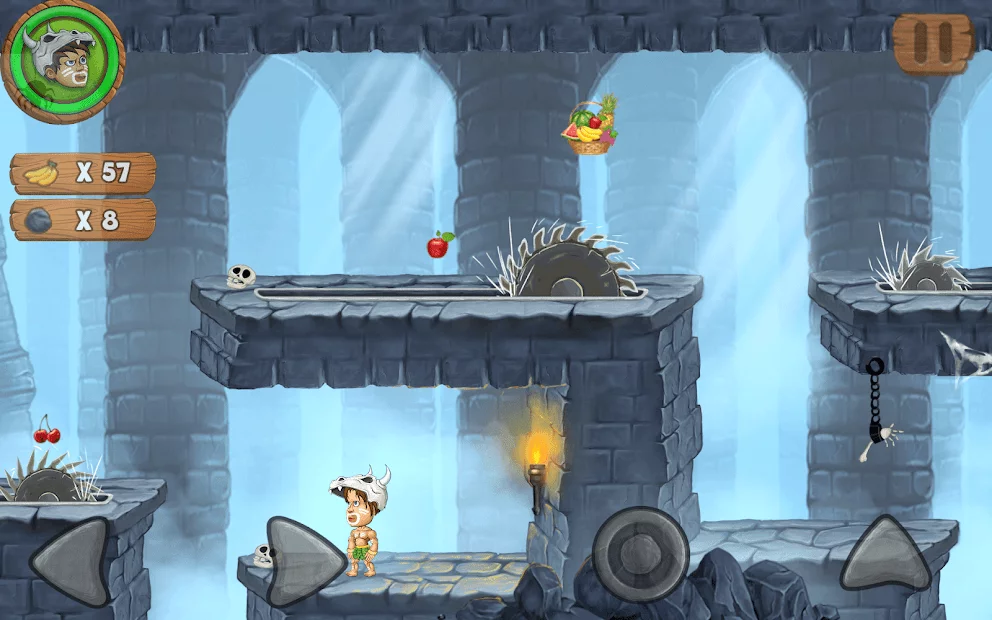This screenshot has width=992, height=620.
Task: Tap the left arrow movement button
Action: tap(71, 561)
